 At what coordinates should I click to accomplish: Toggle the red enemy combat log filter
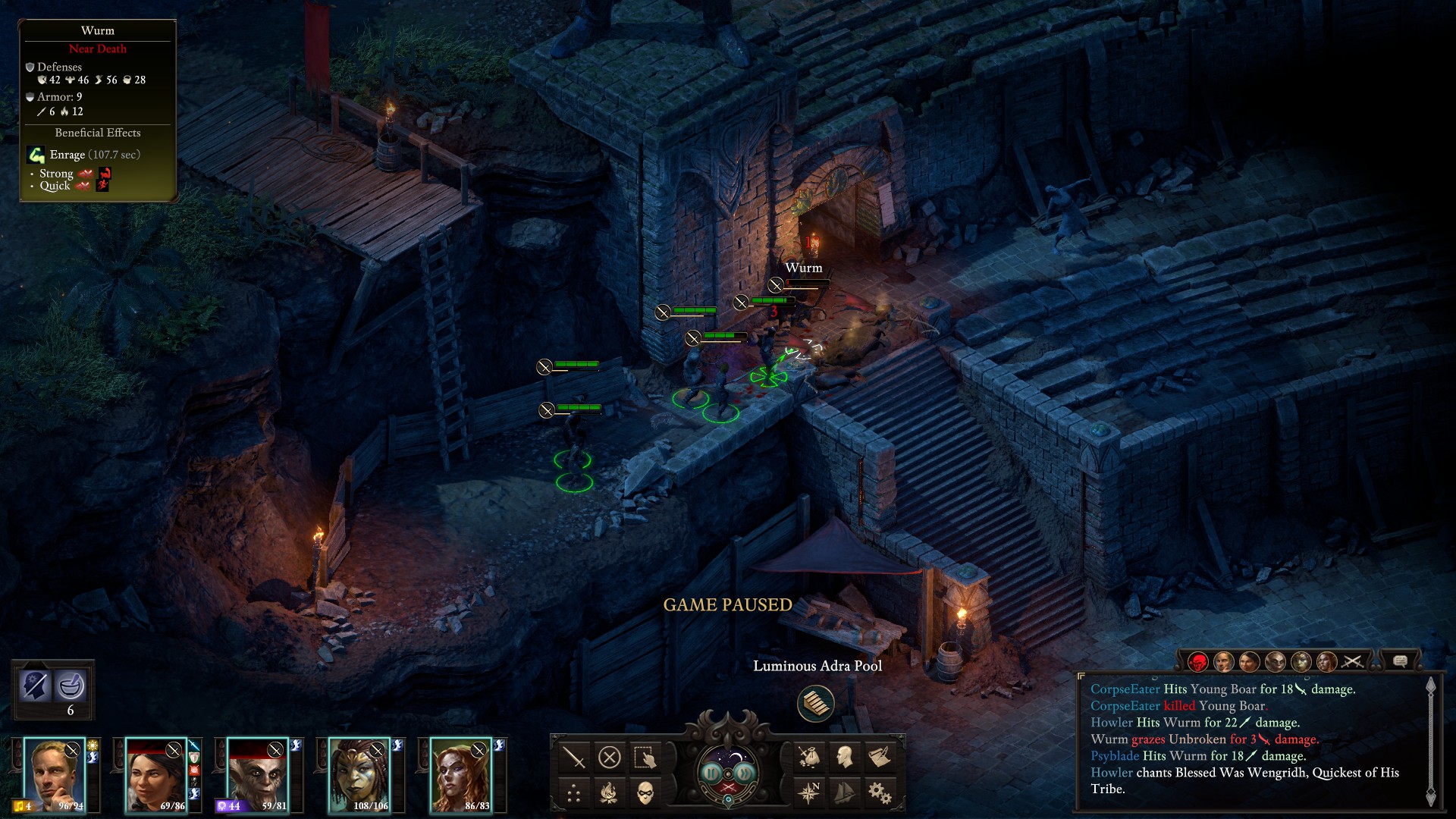point(1198,662)
